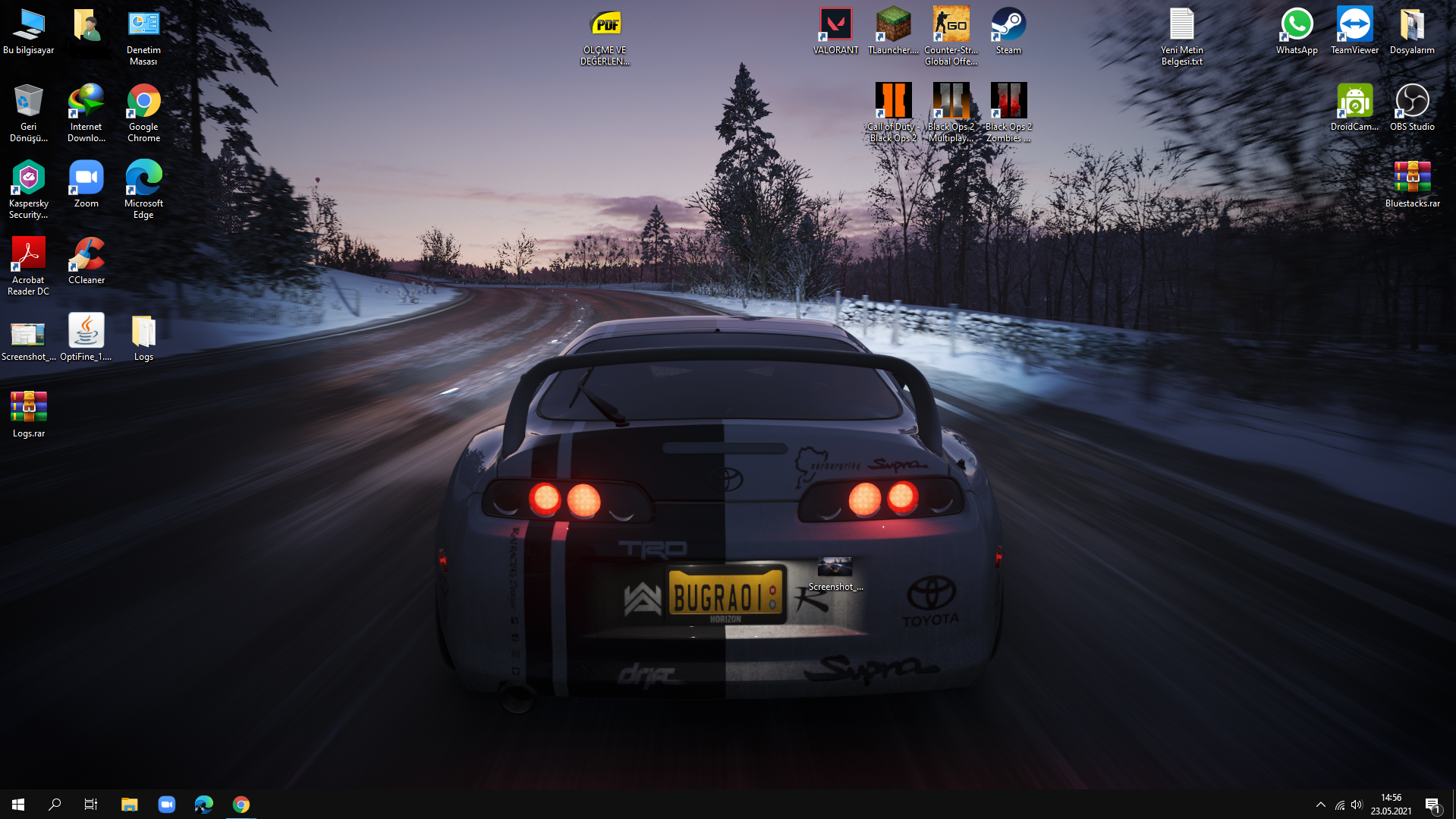The width and height of the screenshot is (1456, 819).
Task: Launch OBS Studio
Action: (x=1412, y=101)
